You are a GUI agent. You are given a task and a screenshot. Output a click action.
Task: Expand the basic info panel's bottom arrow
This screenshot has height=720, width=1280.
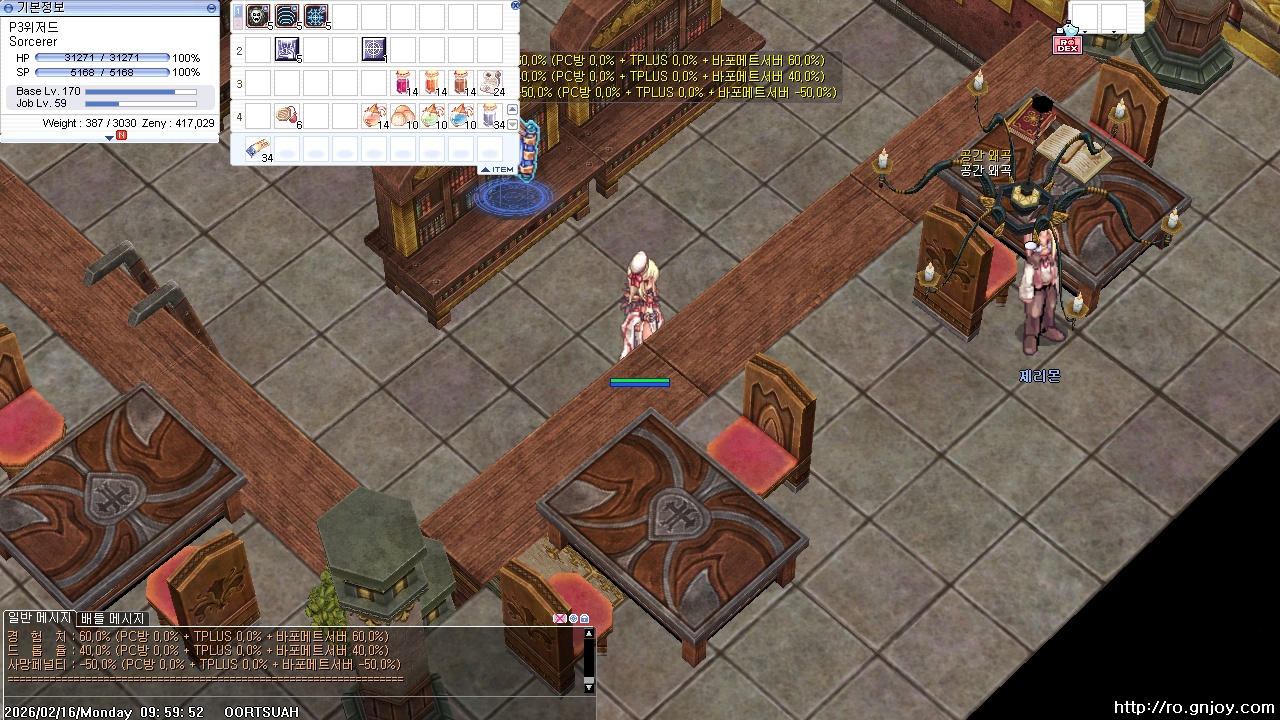pos(110,137)
